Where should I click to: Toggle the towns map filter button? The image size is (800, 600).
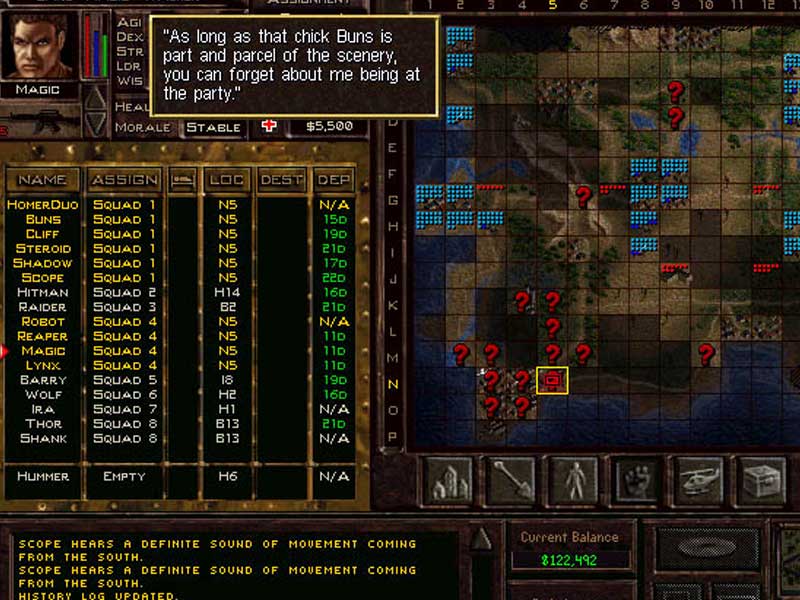coord(448,481)
